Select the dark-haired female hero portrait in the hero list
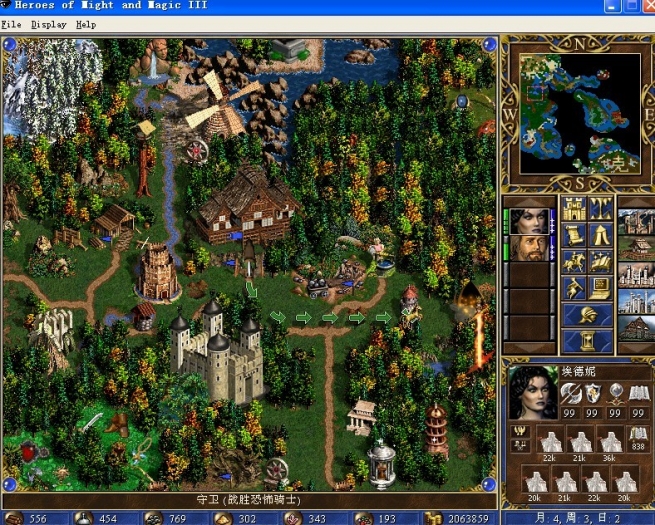This screenshot has width=655, height=525. pyautogui.click(x=528, y=220)
